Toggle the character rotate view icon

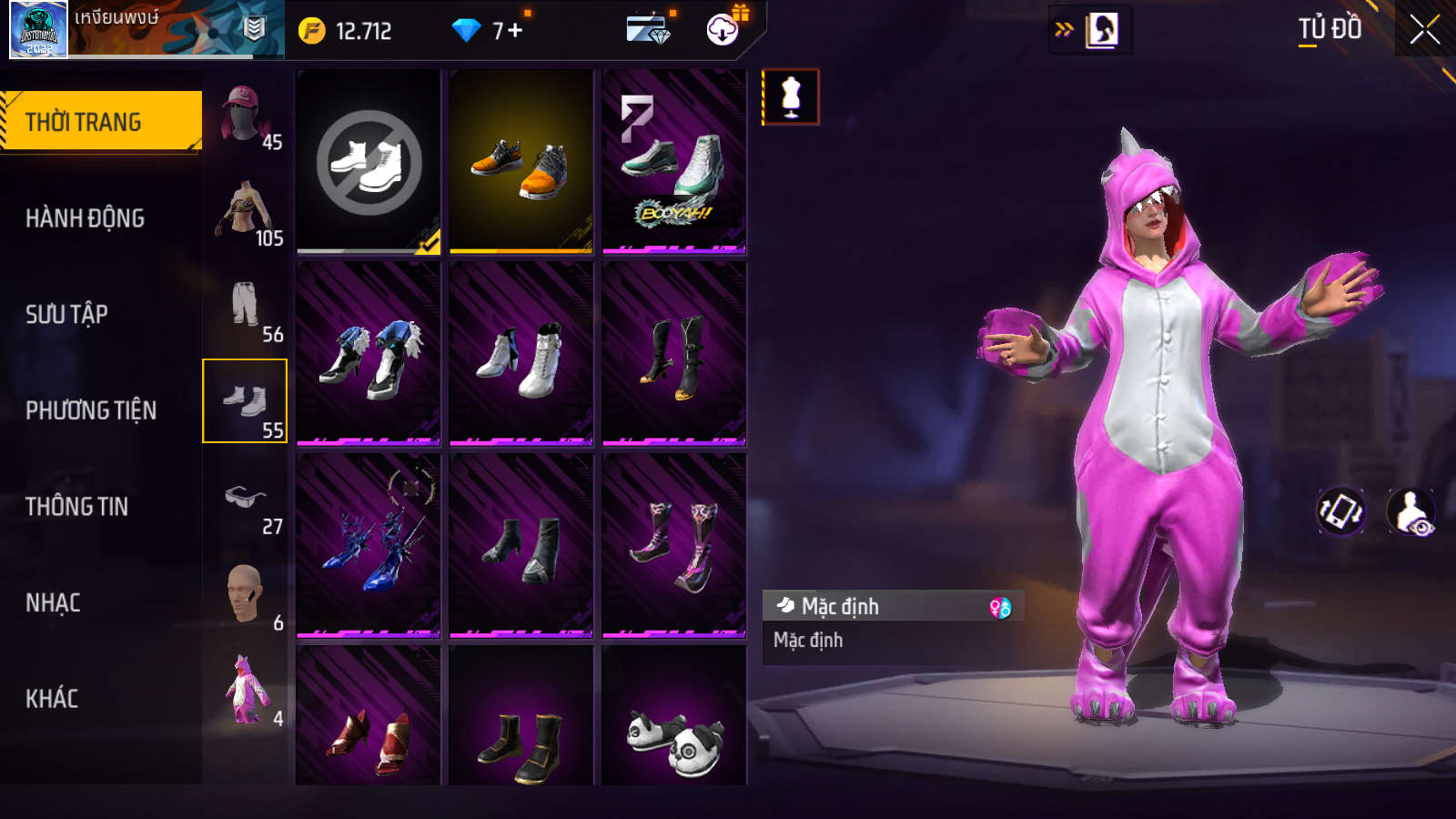point(1341,511)
